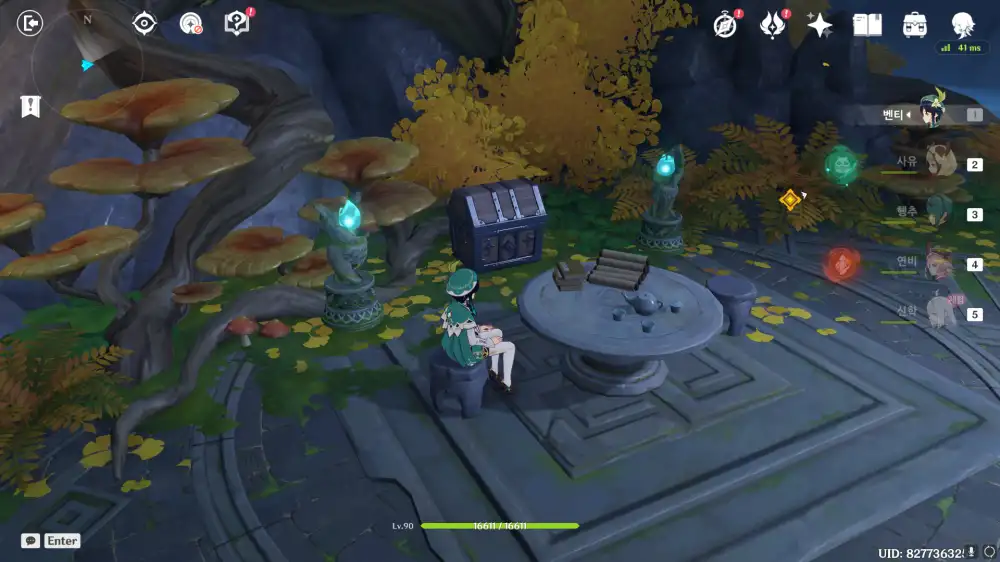
Task: Toggle the eye view icon
Action: (145, 23)
